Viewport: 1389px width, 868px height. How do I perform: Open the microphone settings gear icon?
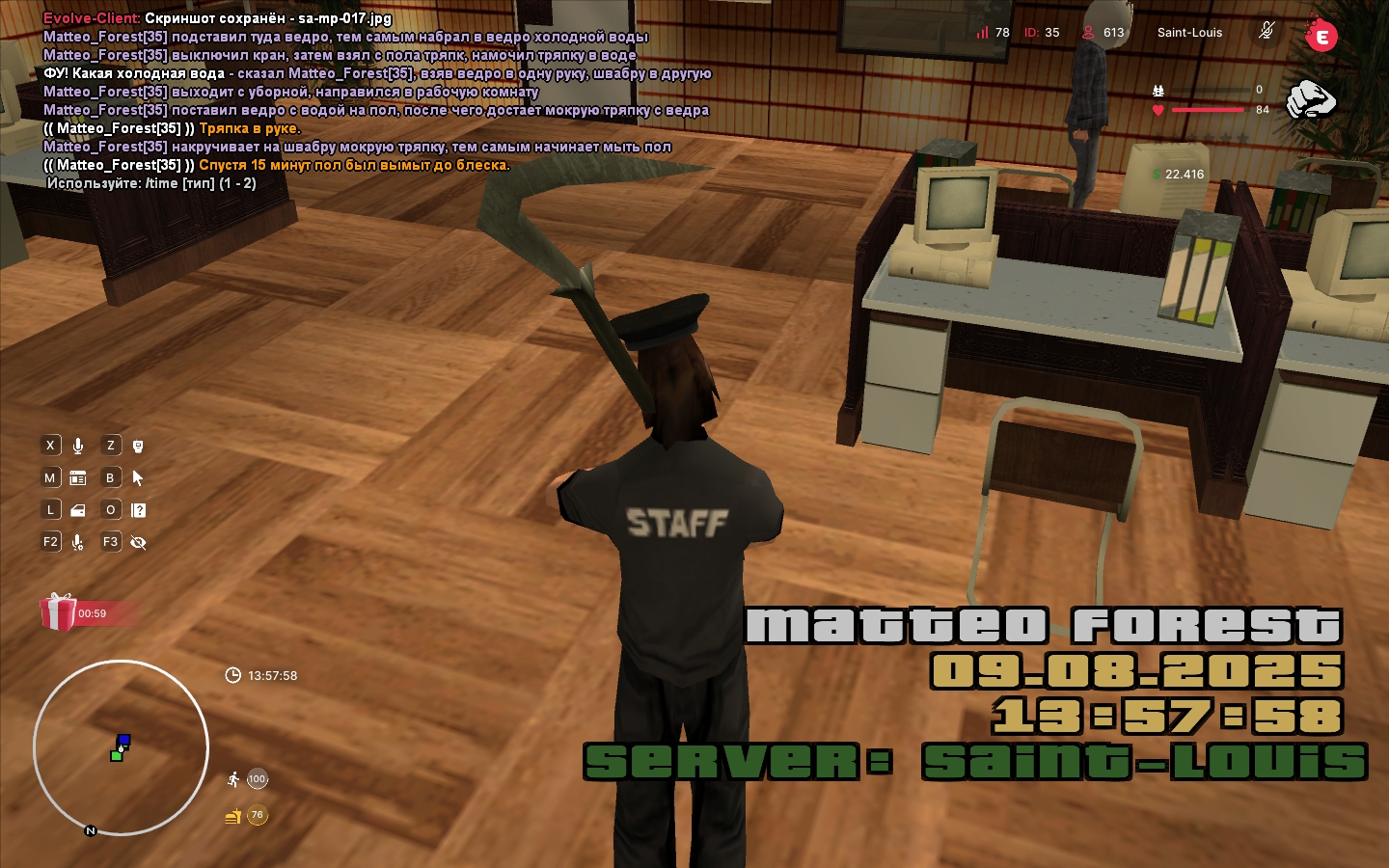[x=78, y=543]
